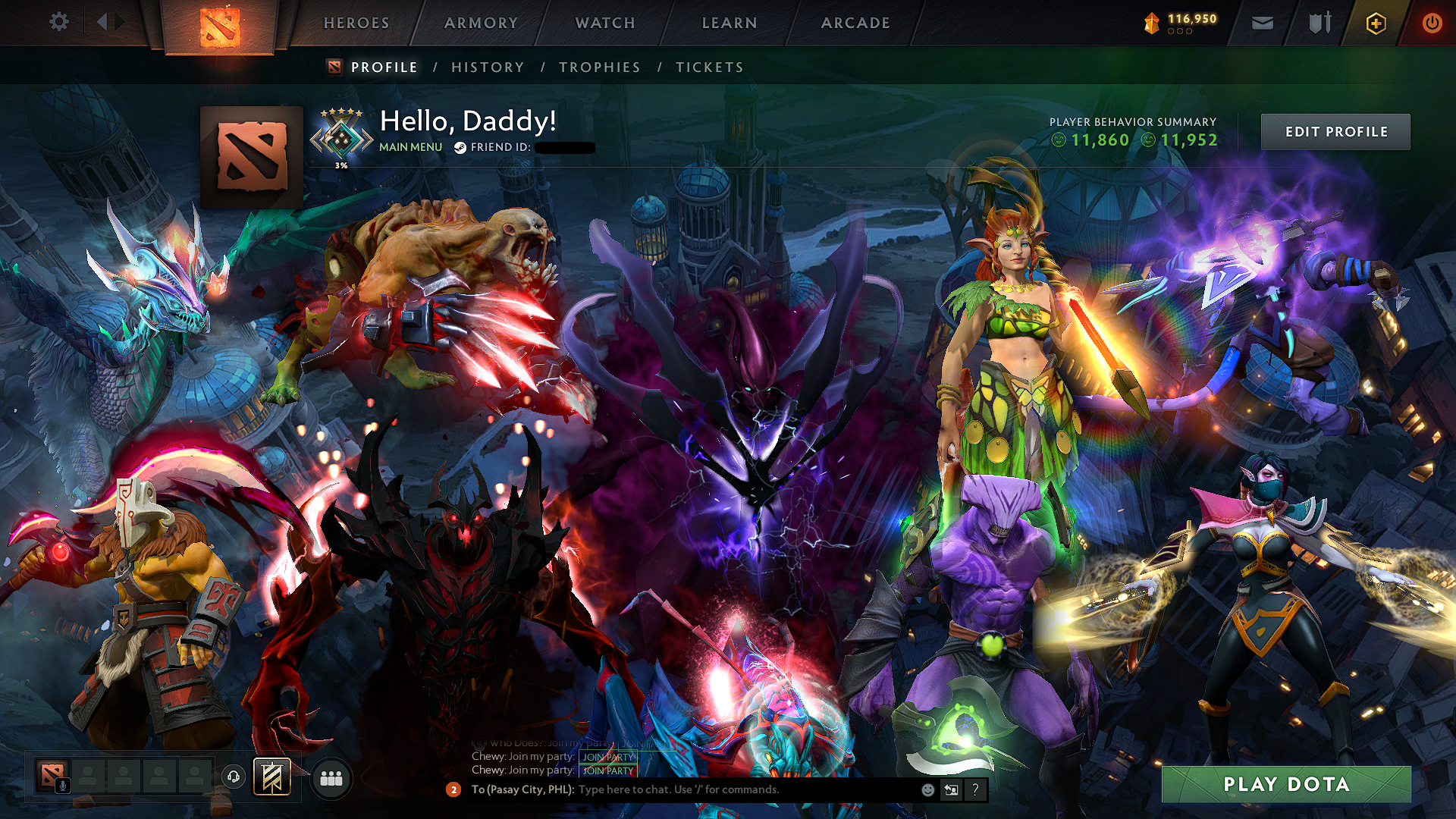The height and width of the screenshot is (819, 1456).
Task: Open the ARCADE menu
Action: (x=855, y=22)
